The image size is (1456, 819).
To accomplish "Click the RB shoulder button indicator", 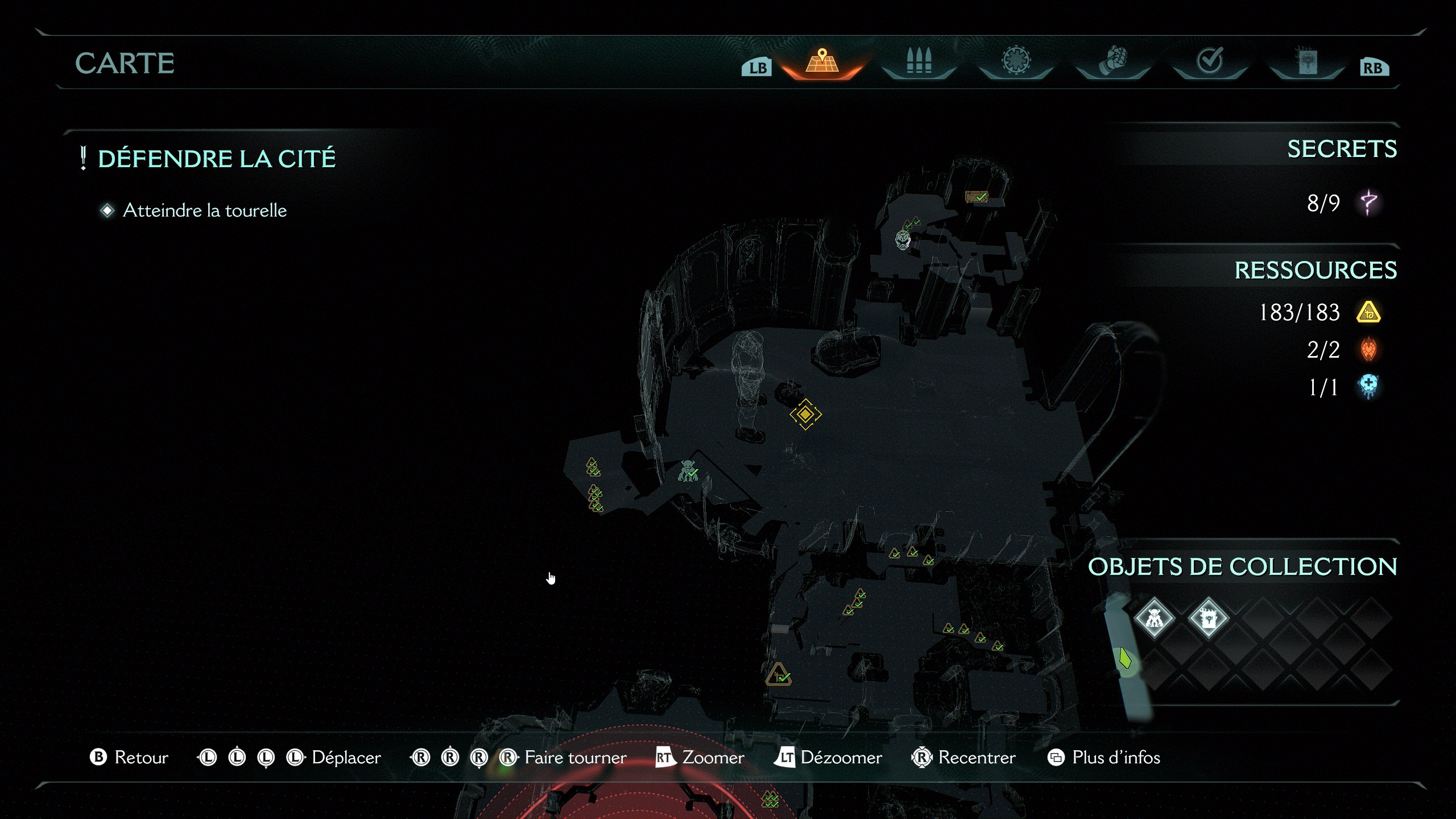I will [1374, 65].
